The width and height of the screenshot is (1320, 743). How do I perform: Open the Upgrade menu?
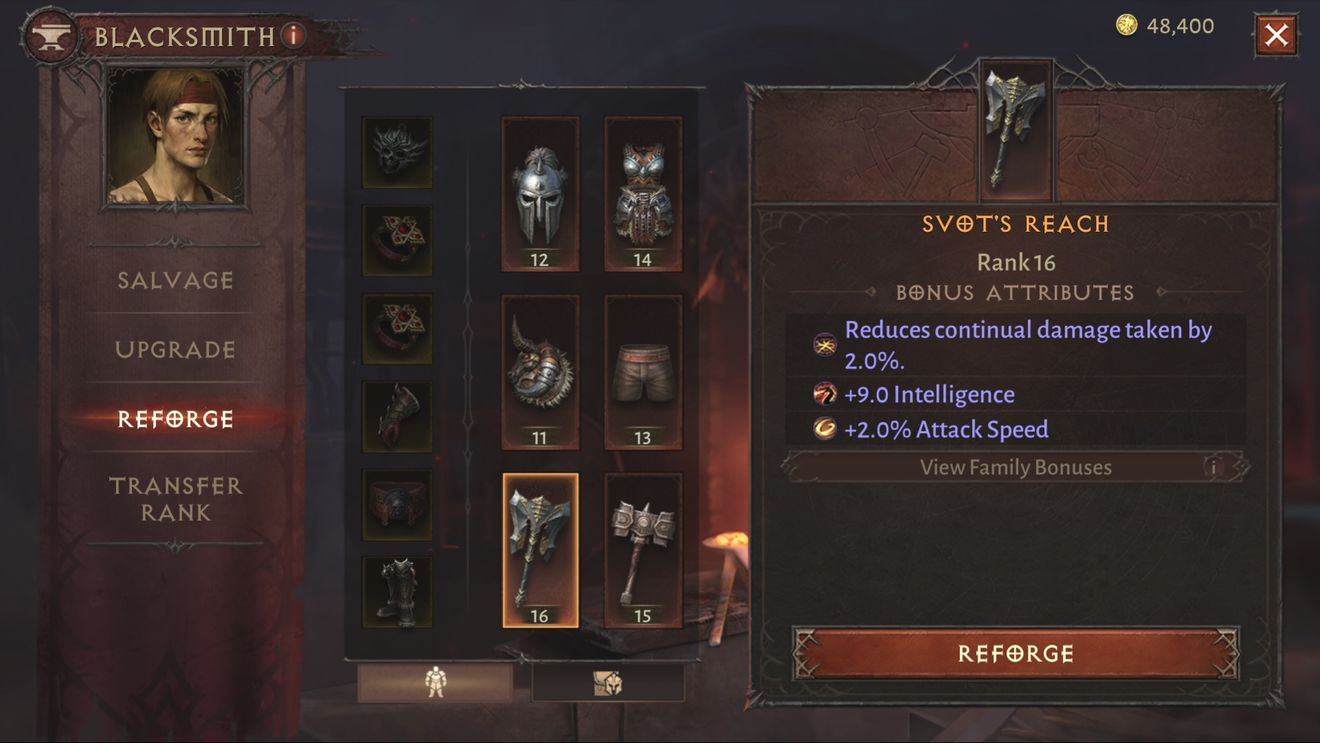tap(176, 350)
